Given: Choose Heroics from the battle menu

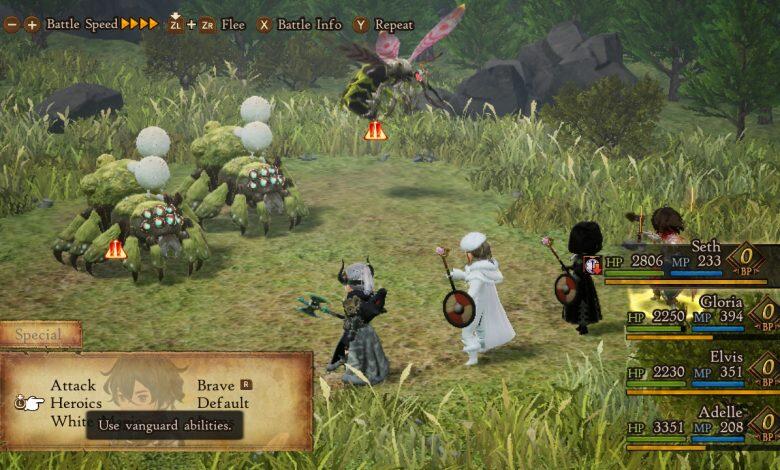Looking at the screenshot, I should pos(76,403).
